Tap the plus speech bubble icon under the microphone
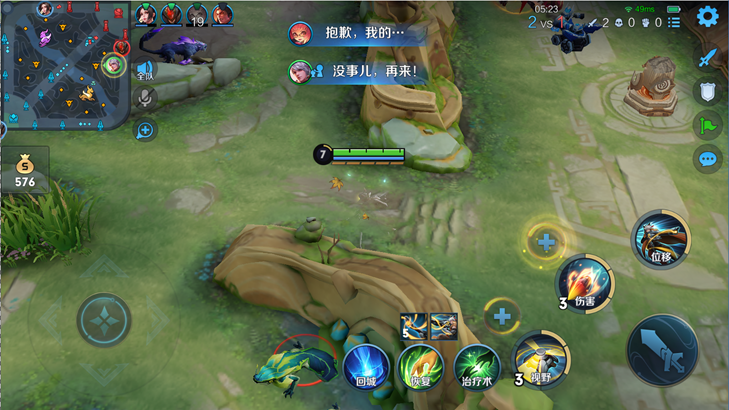 click(x=145, y=129)
